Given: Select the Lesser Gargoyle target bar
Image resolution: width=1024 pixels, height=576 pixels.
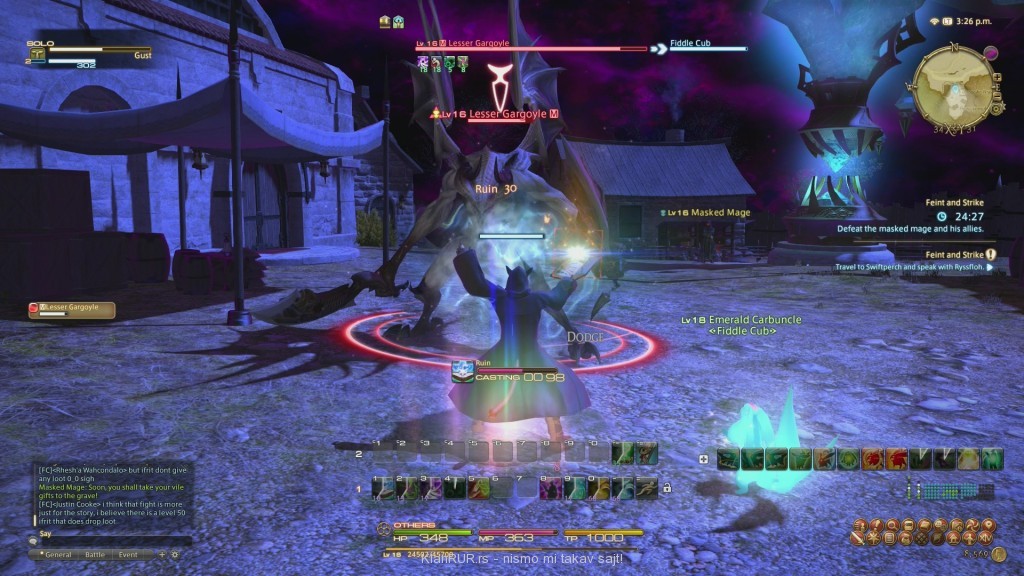Looking at the screenshot, I should click(x=530, y=46).
